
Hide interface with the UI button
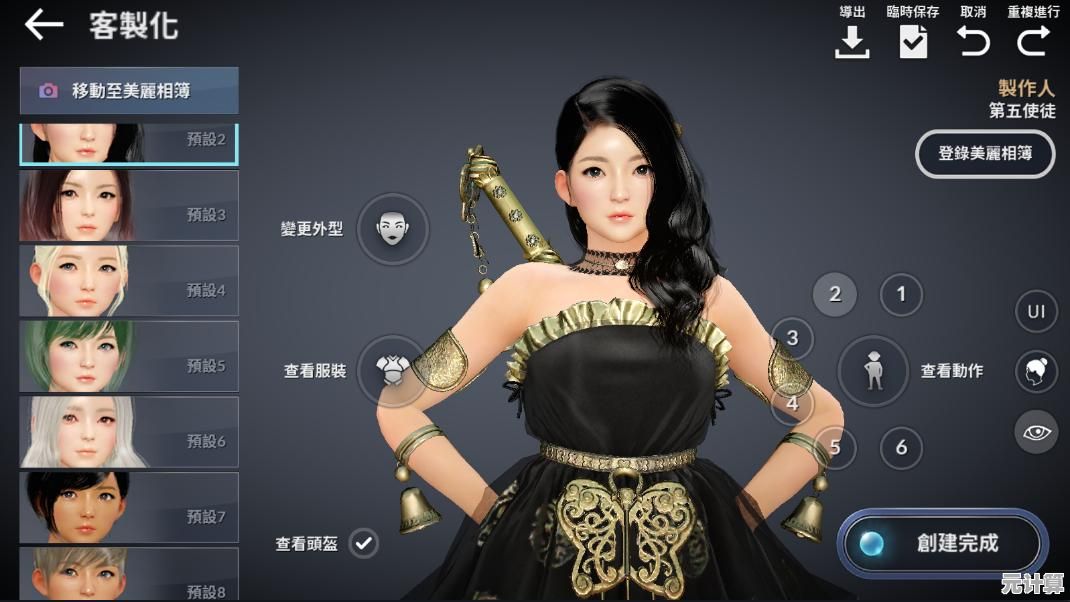click(x=1036, y=311)
